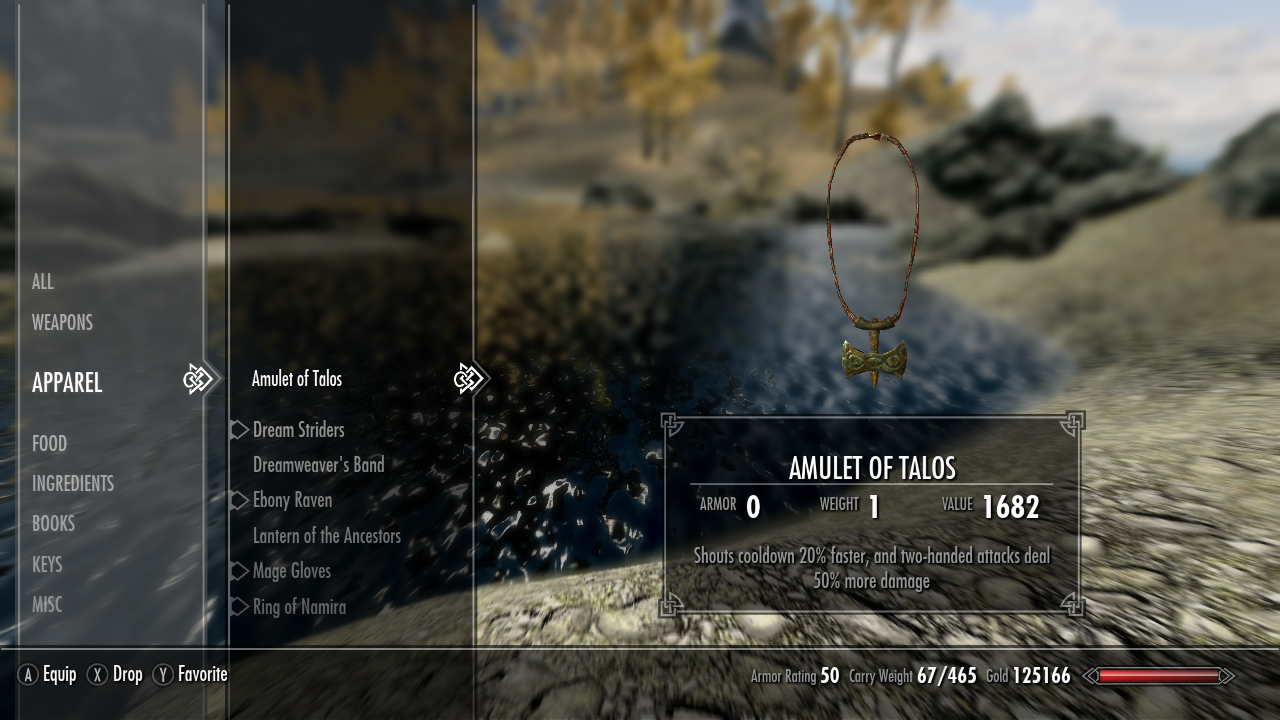The image size is (1280, 720).
Task: Open the Misc category
Action: 47,604
